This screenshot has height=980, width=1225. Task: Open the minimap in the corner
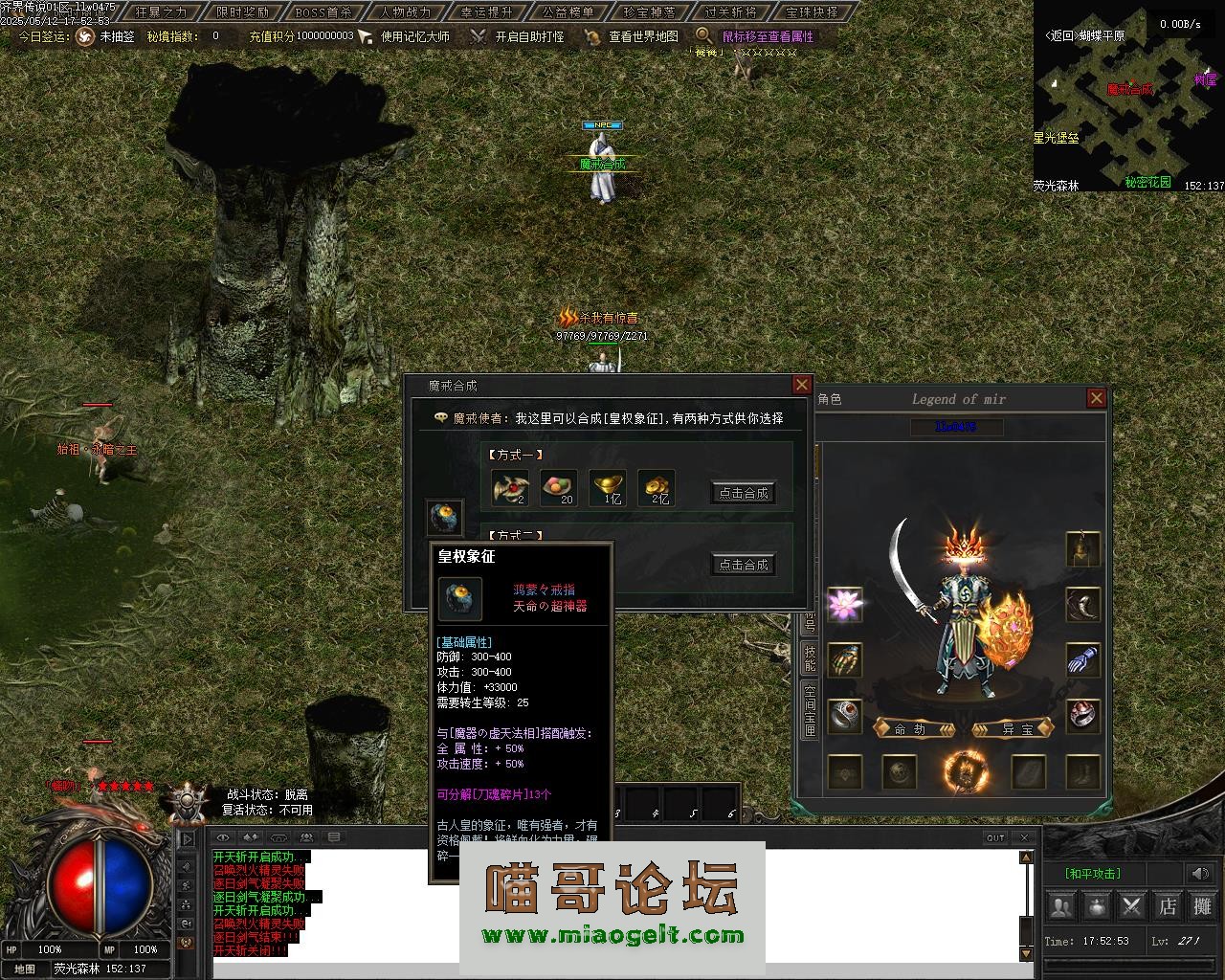1127,96
